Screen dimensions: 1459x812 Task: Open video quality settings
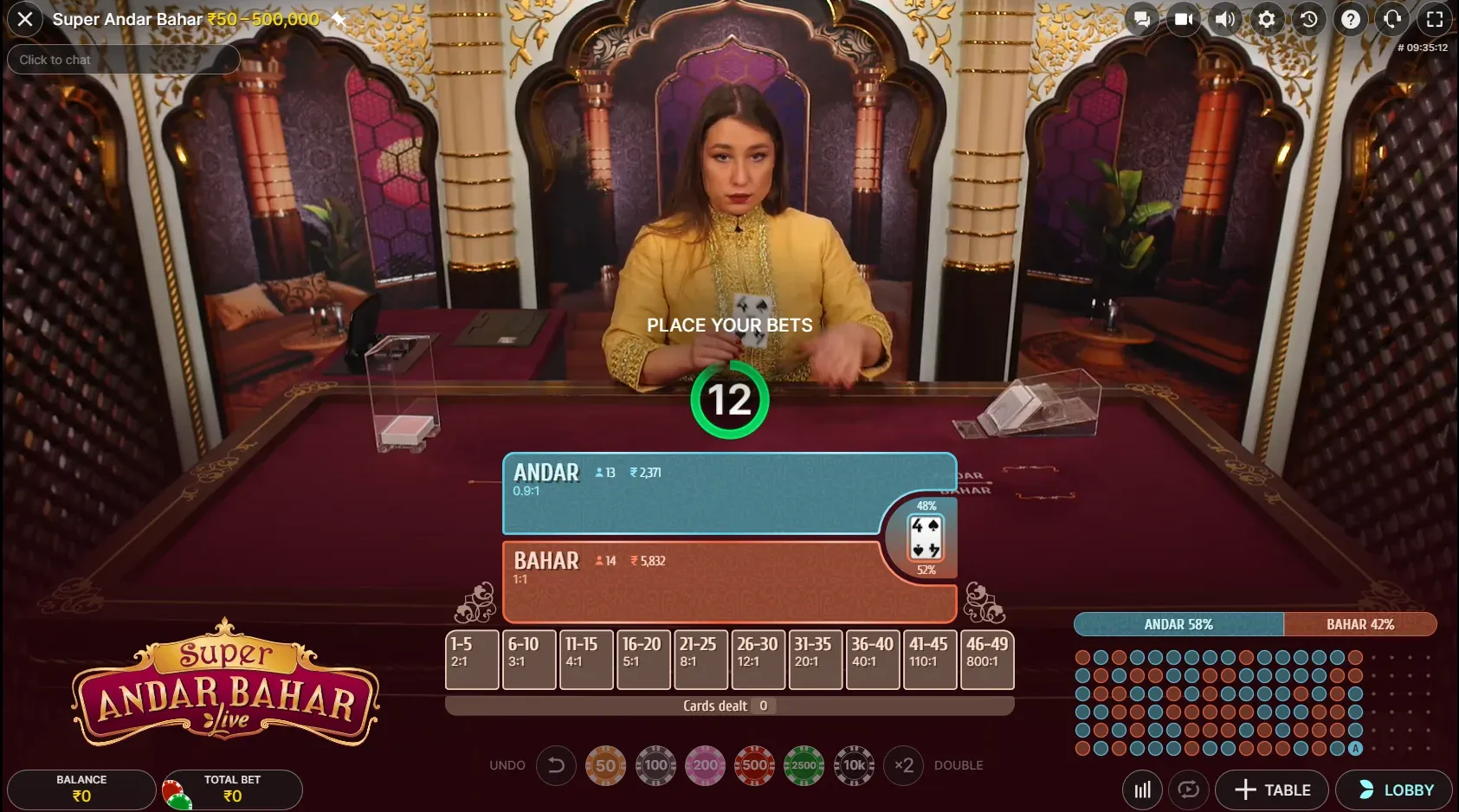[1184, 19]
